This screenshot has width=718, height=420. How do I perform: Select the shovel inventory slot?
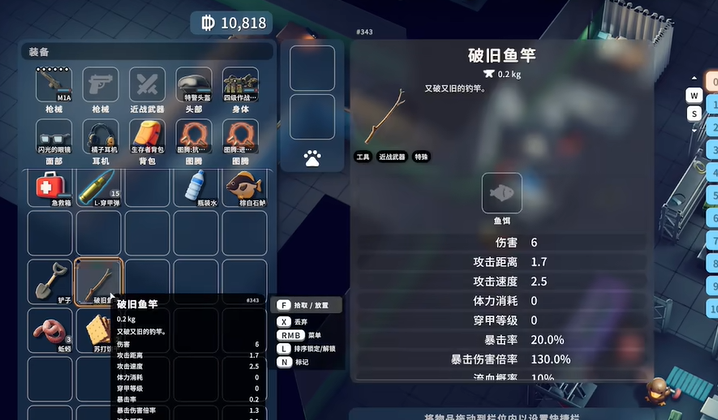pos(52,282)
